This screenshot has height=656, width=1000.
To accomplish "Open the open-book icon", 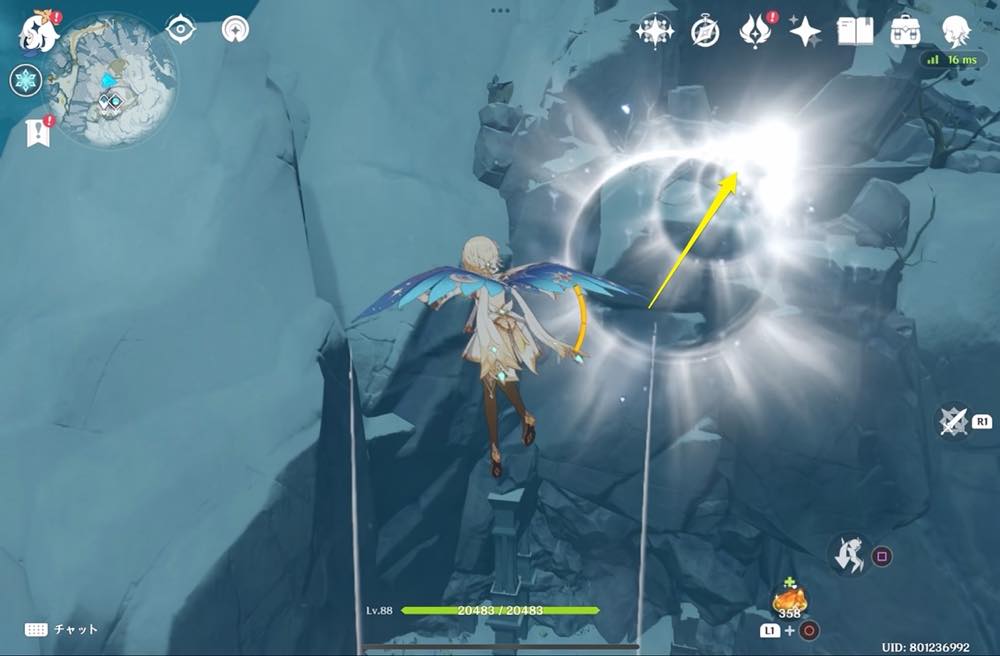I will pyautogui.click(x=855, y=31).
